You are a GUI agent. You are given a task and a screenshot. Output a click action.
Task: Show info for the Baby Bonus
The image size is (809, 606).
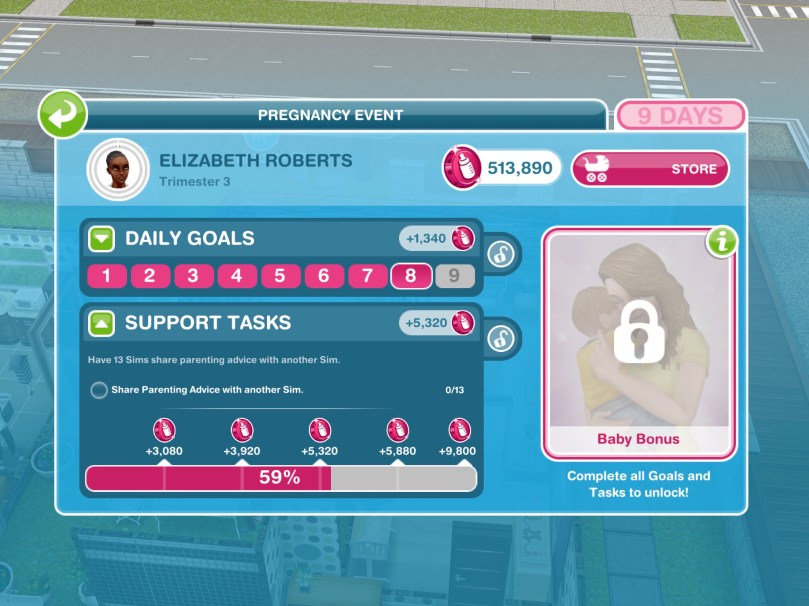pos(720,242)
